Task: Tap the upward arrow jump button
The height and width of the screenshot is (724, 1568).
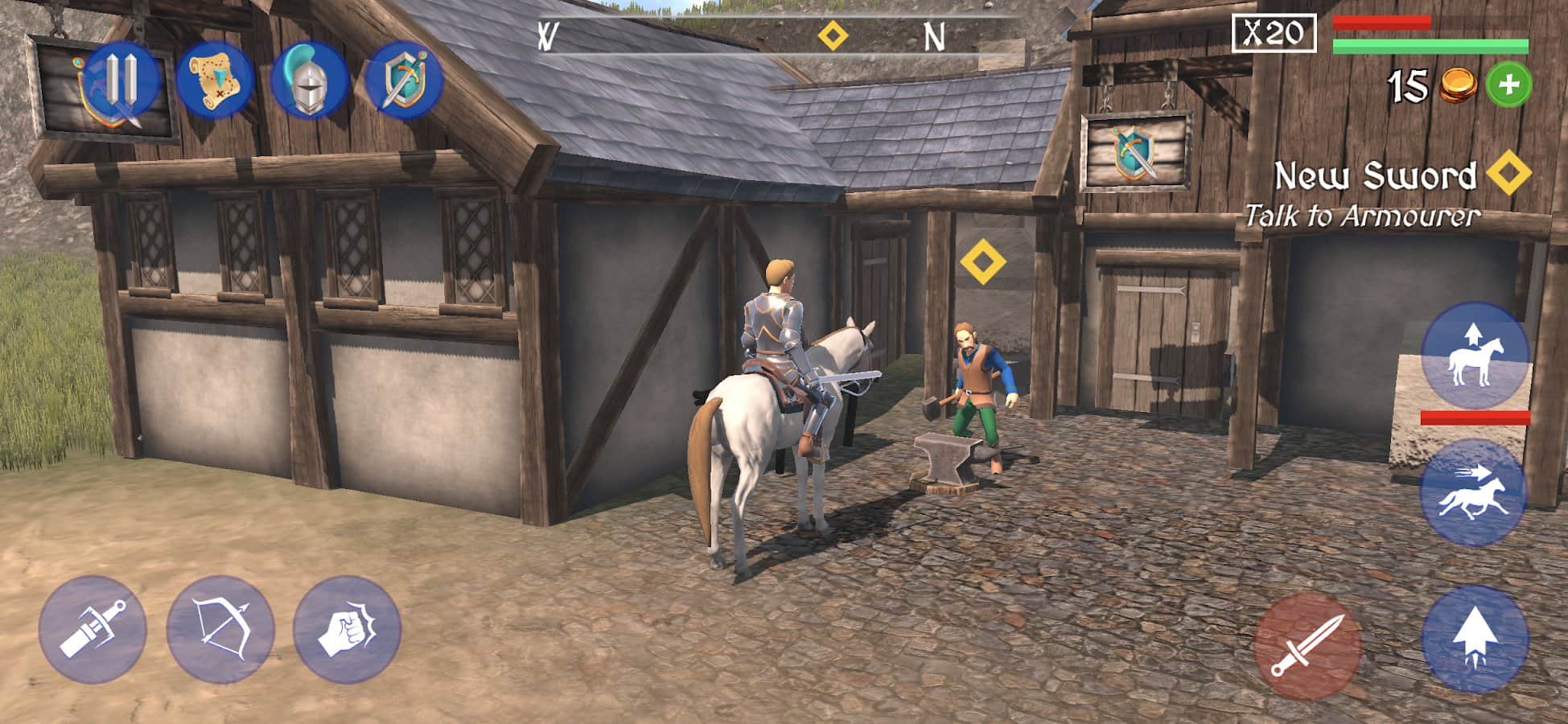Action: [1474, 640]
